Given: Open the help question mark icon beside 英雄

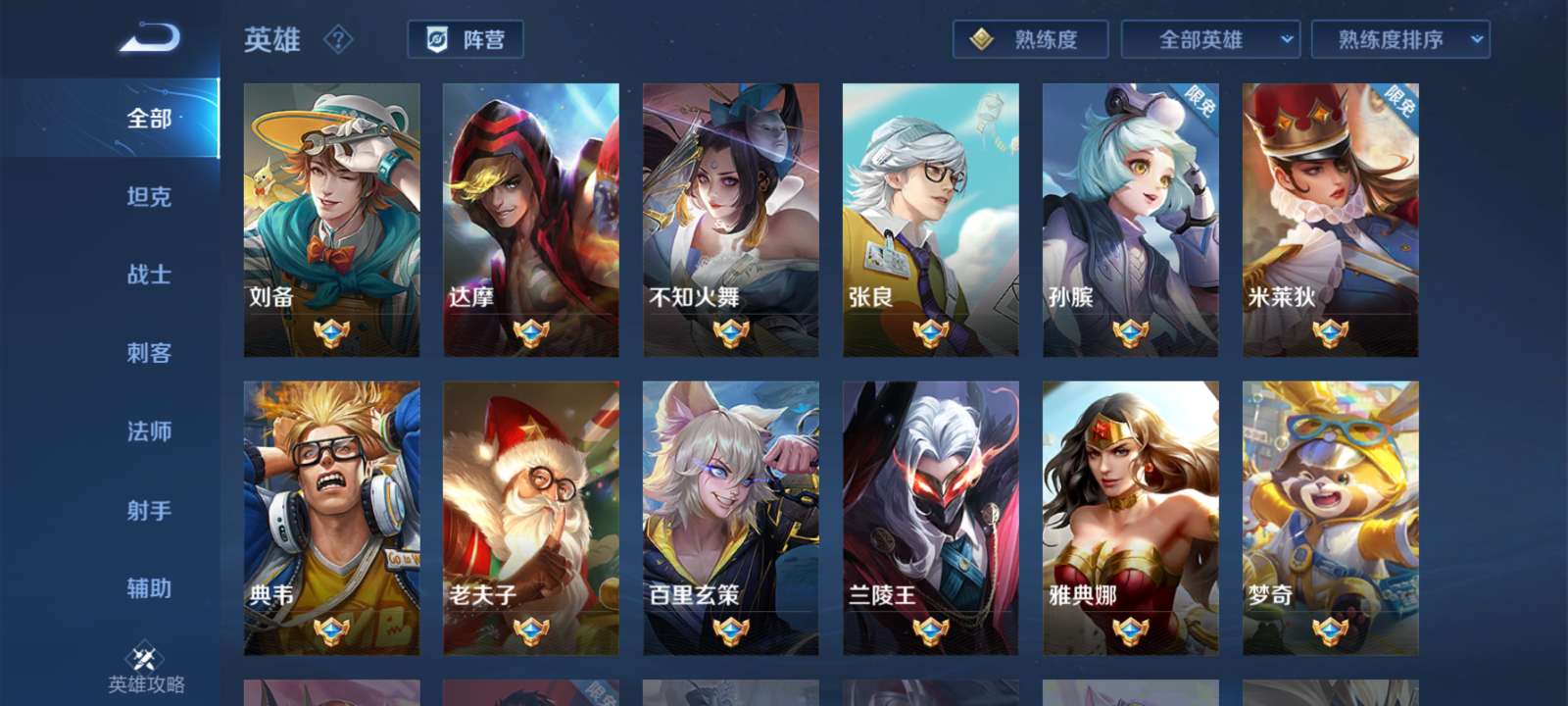Looking at the screenshot, I should click(337, 40).
